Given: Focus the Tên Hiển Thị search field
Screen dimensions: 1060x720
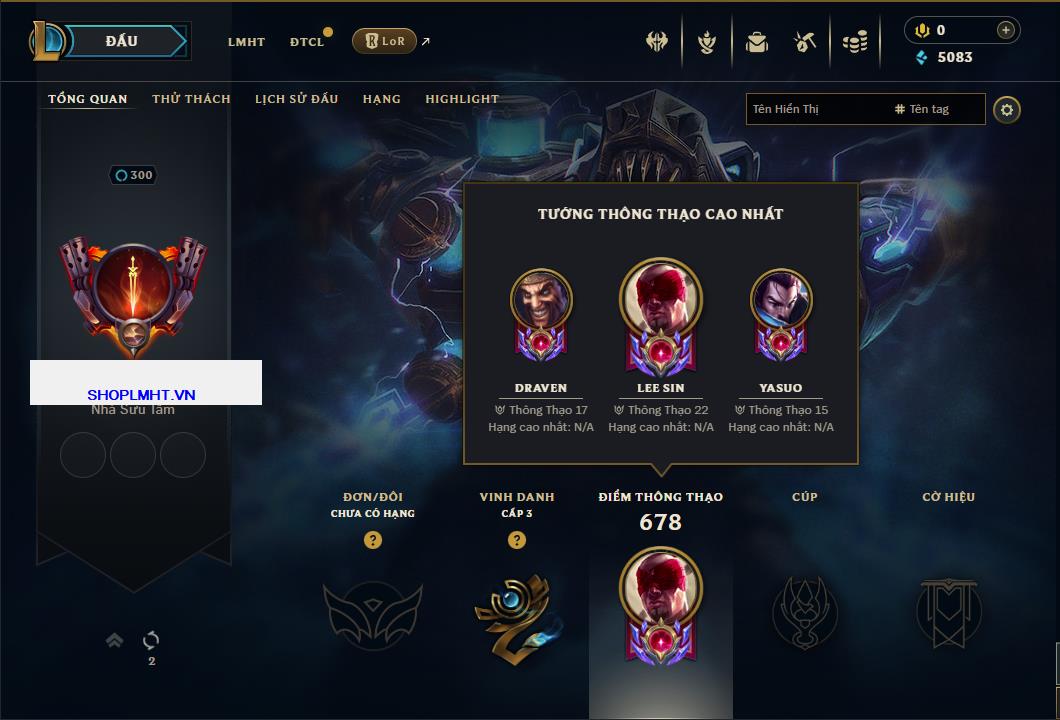Looking at the screenshot, I should [x=815, y=109].
